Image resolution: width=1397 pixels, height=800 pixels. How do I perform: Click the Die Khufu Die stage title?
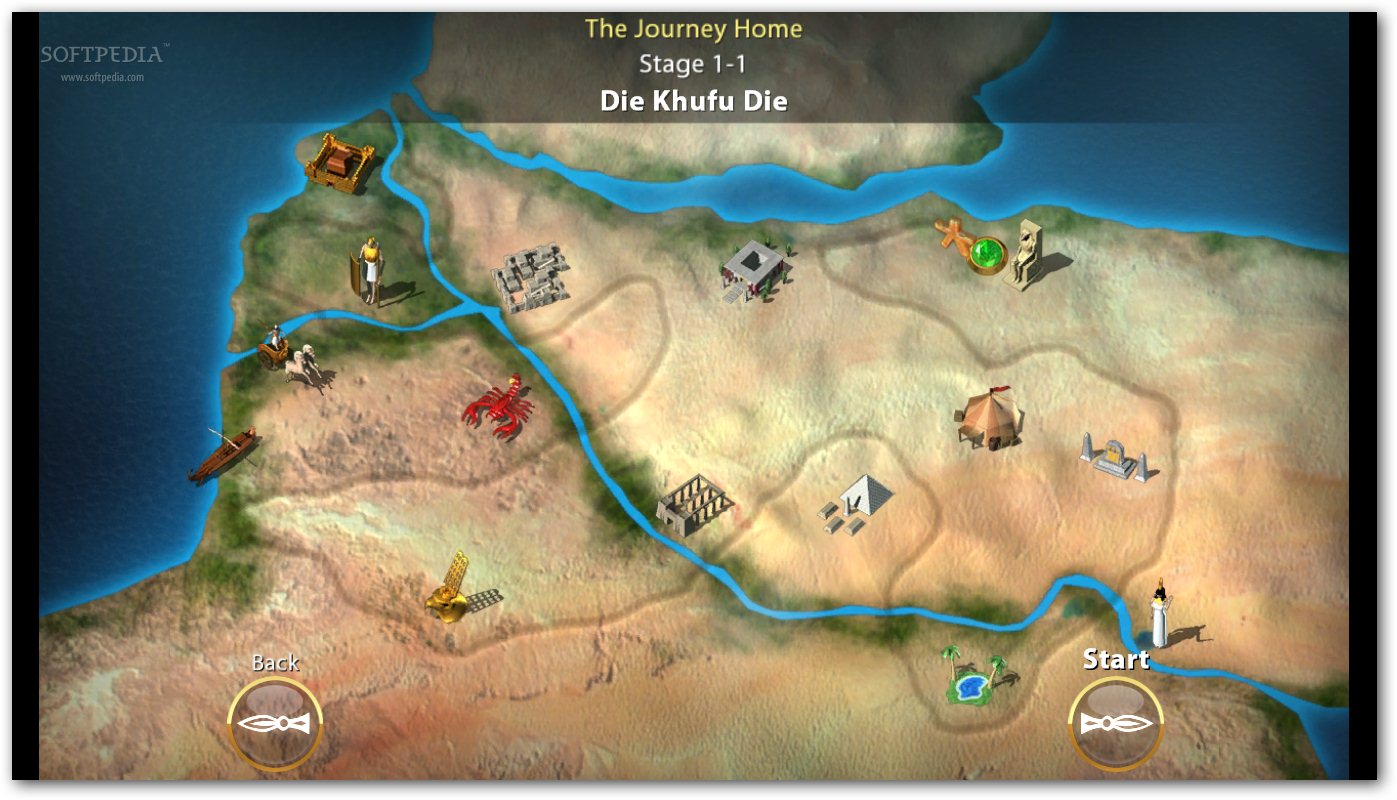click(694, 100)
